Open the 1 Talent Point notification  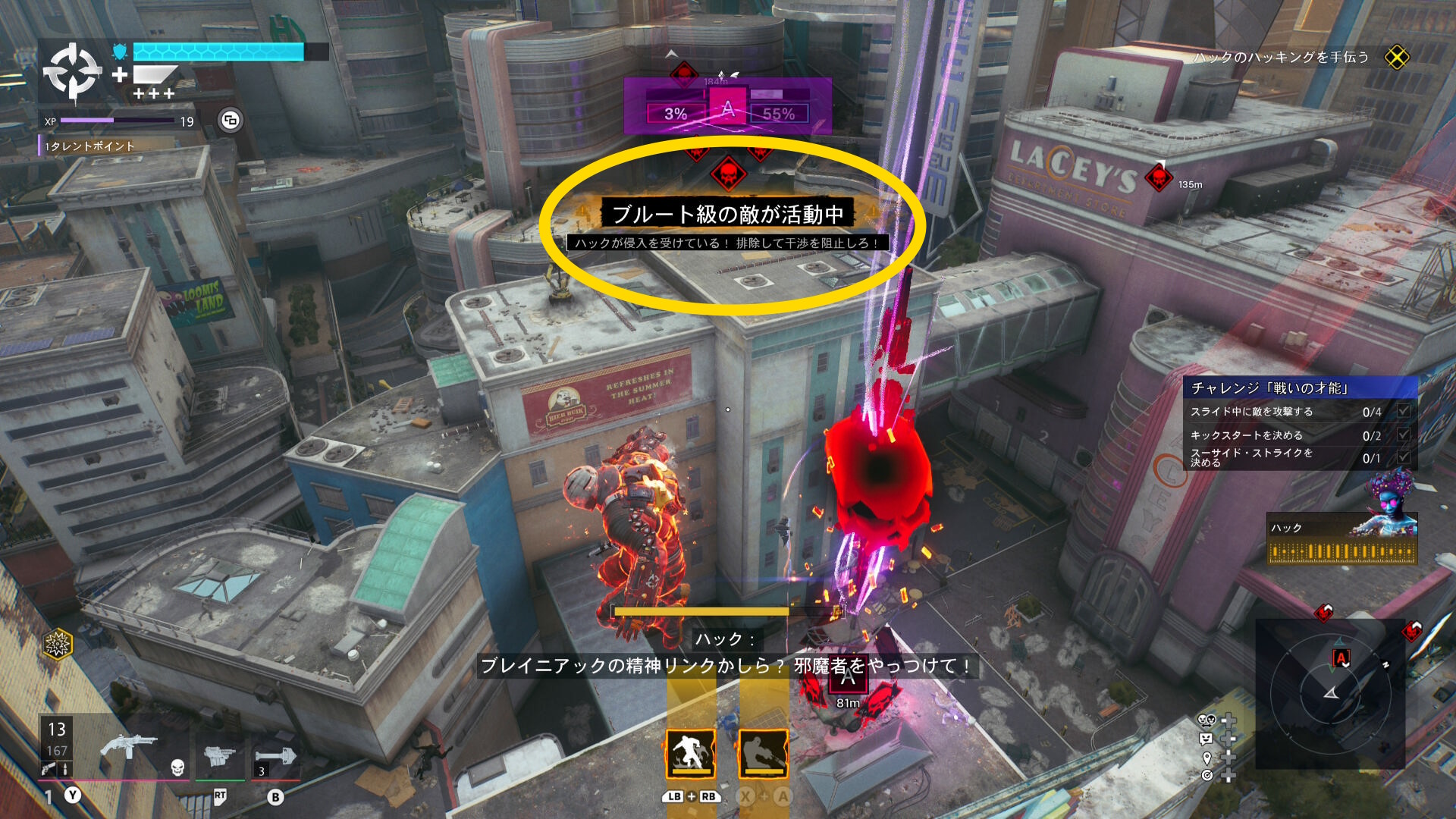89,146
